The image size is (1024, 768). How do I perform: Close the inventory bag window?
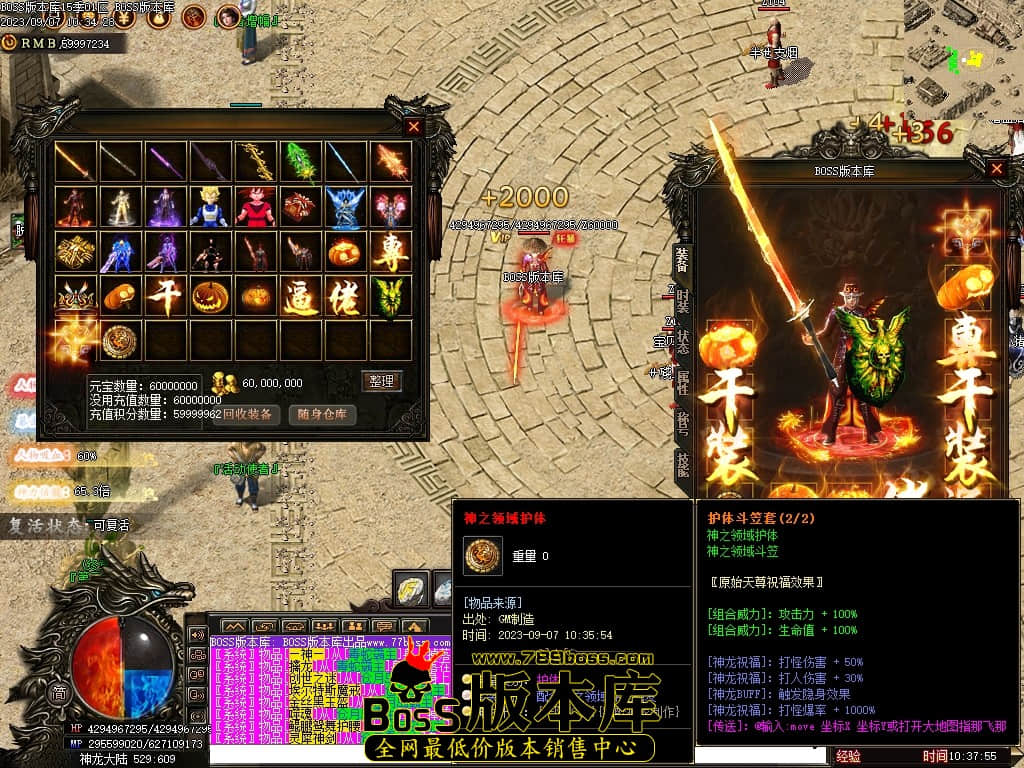pyautogui.click(x=414, y=127)
